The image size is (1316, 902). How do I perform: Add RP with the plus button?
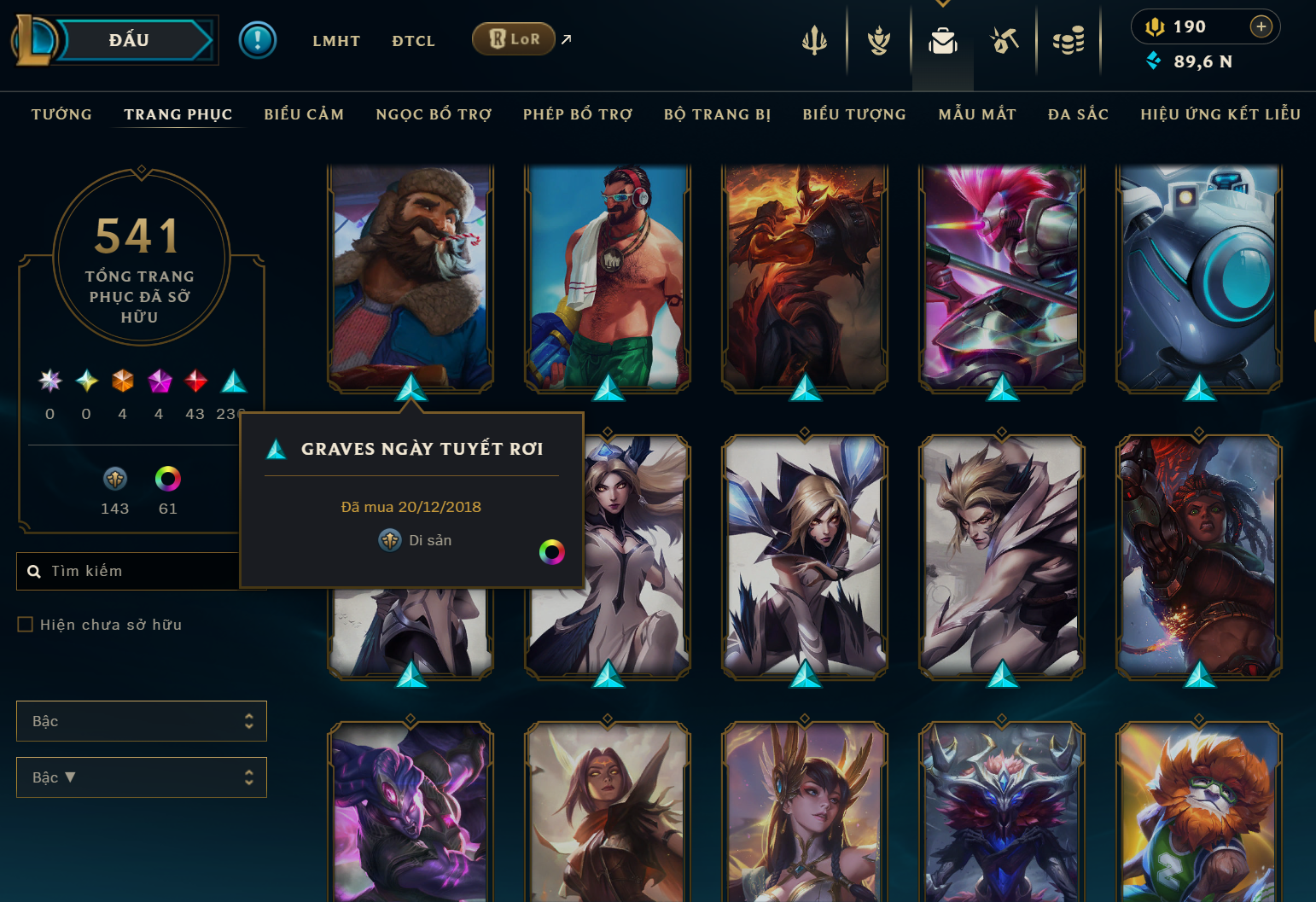tap(1261, 26)
